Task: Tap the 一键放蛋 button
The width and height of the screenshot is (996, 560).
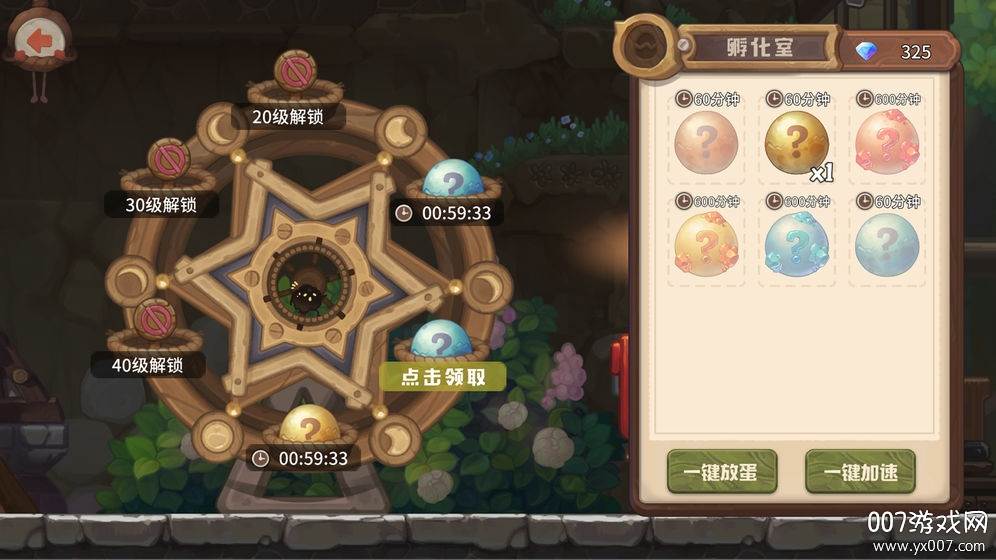Action: (722, 473)
